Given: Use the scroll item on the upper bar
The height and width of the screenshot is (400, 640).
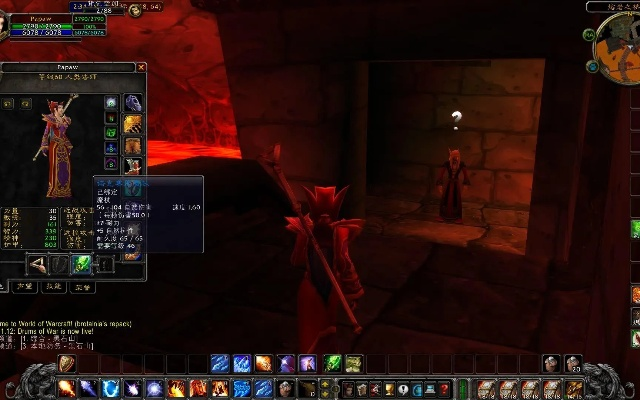Looking at the screenshot, I should pyautogui.click(x=352, y=363).
